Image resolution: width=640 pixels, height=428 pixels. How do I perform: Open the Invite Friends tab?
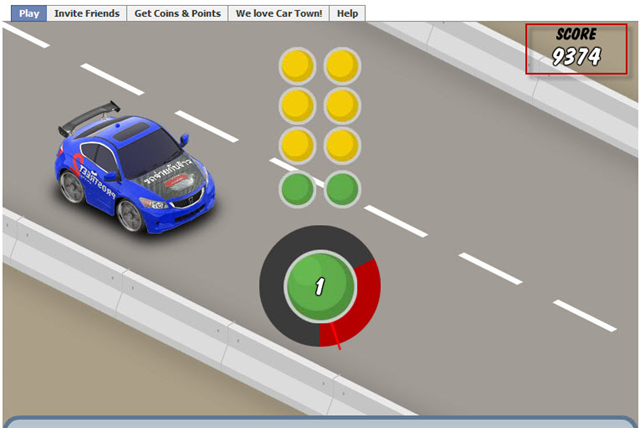click(x=87, y=13)
